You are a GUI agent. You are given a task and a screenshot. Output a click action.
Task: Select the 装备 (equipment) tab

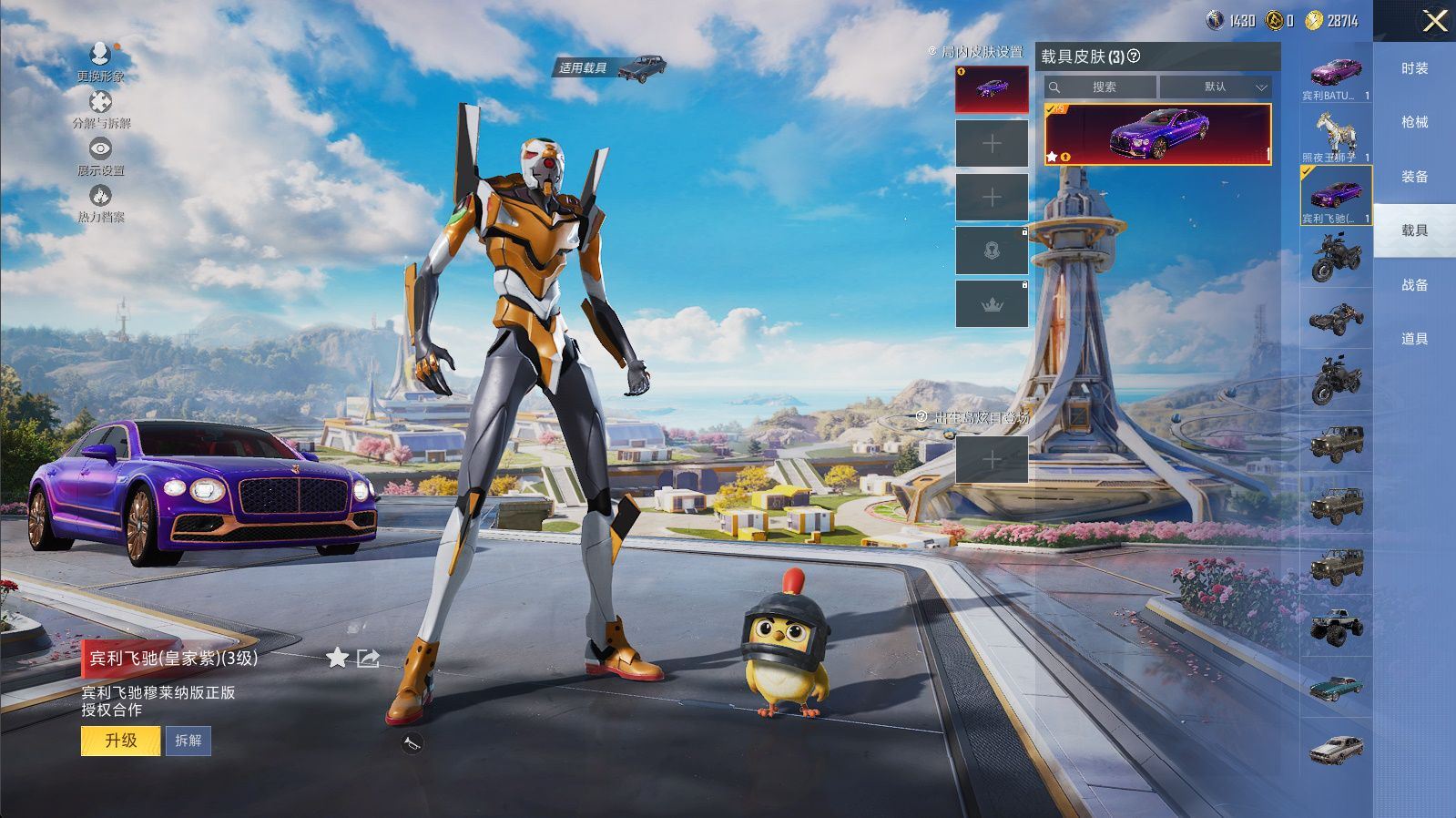[x=1414, y=177]
